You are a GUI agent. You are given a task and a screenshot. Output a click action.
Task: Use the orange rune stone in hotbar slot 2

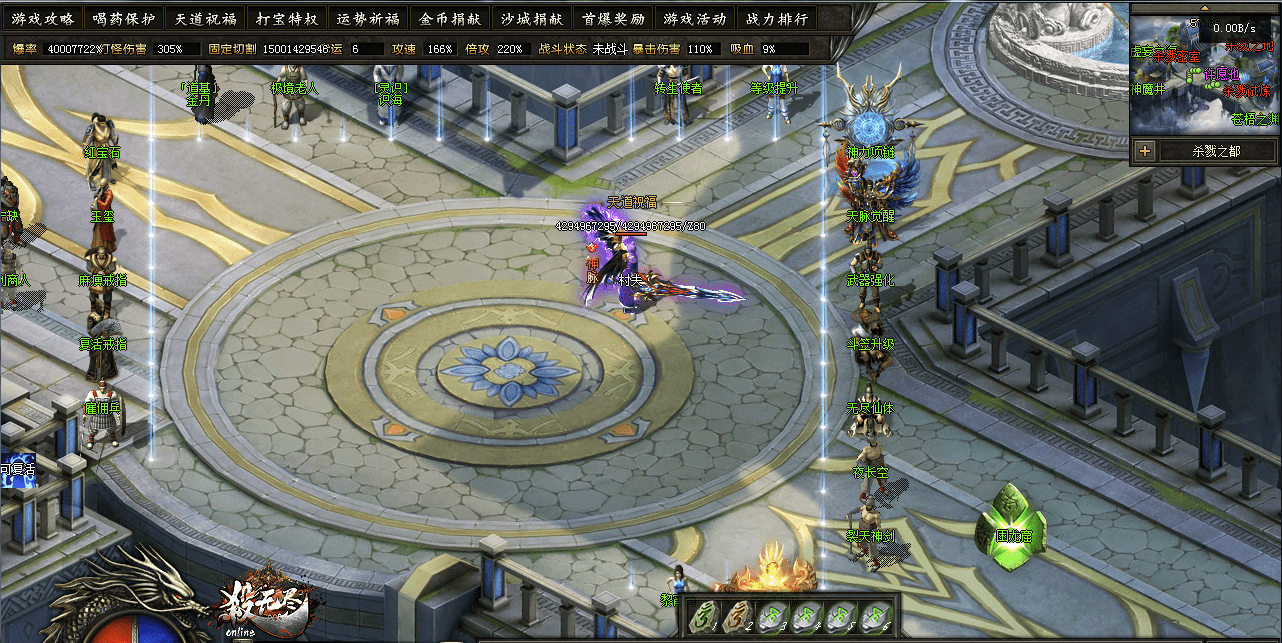(x=741, y=617)
